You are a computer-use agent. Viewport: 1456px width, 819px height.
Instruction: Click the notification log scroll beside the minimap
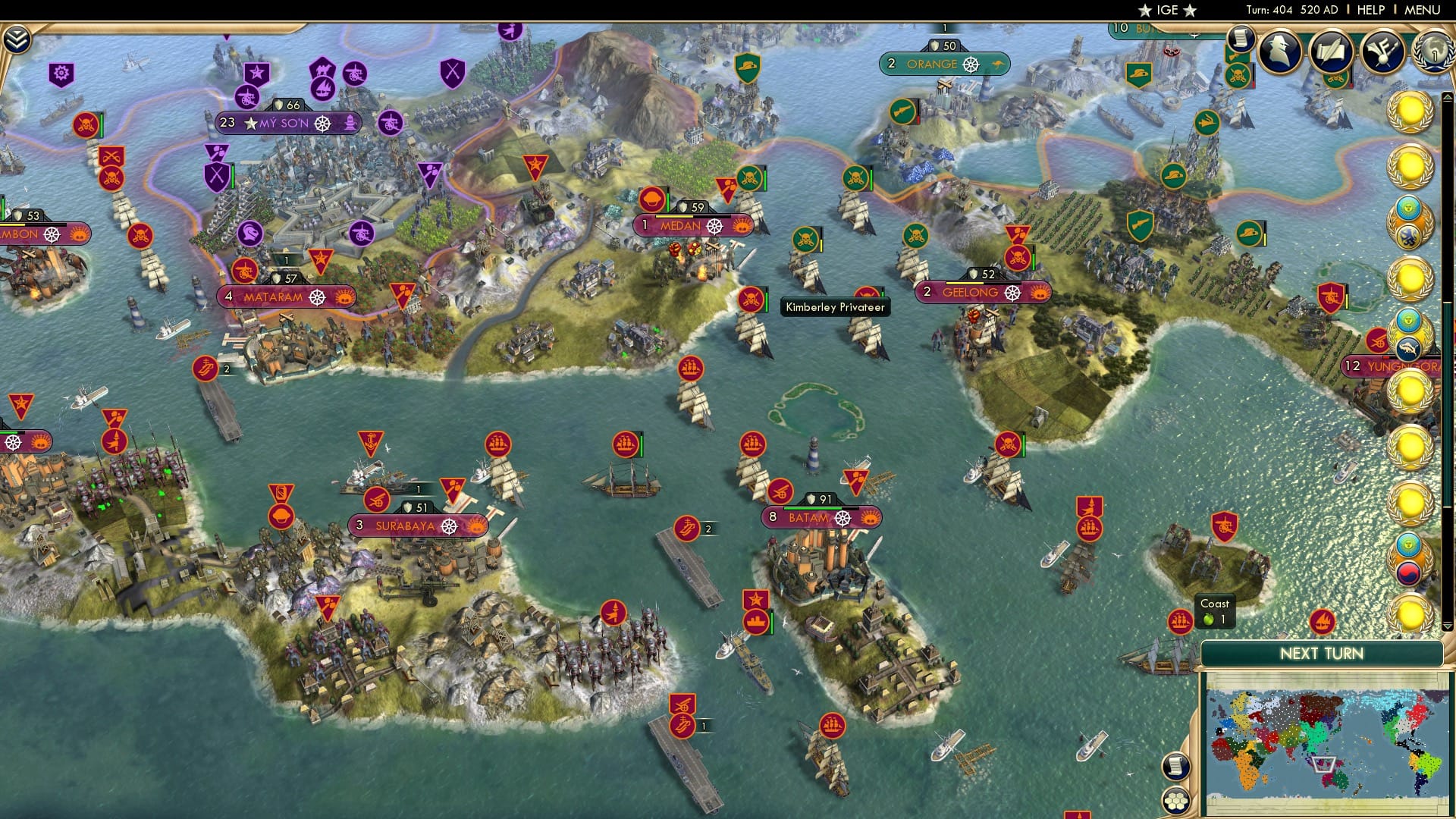coord(1176,767)
